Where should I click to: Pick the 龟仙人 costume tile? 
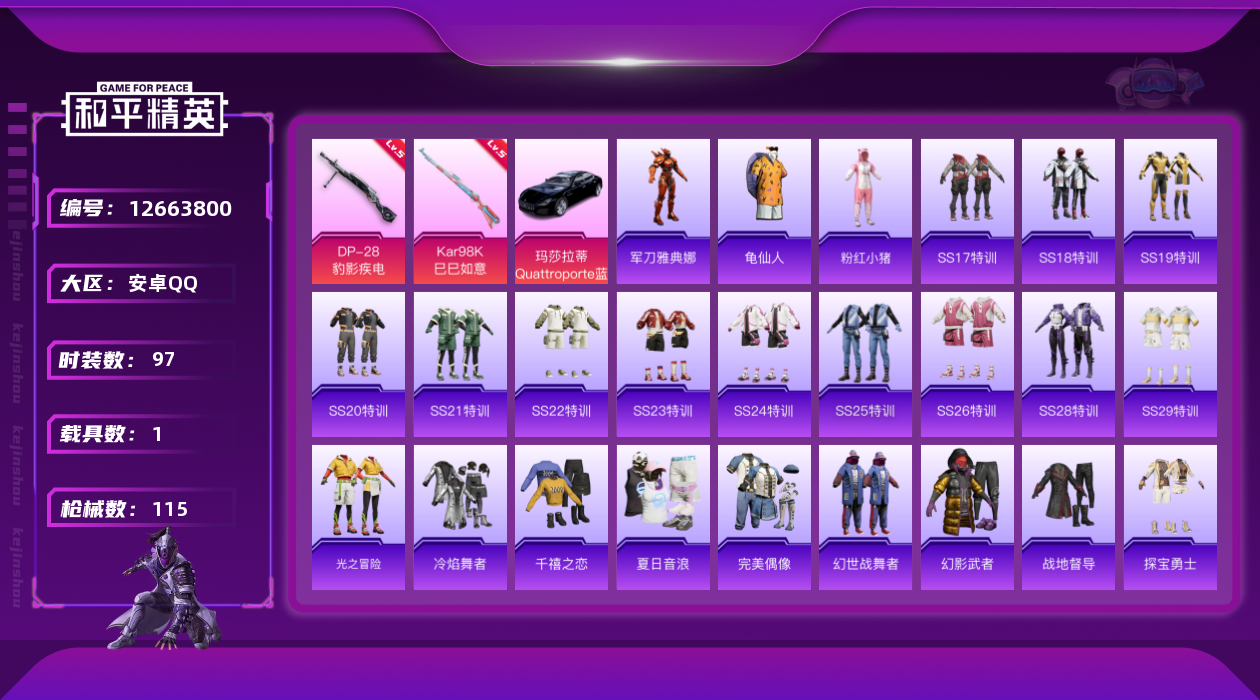tap(764, 211)
